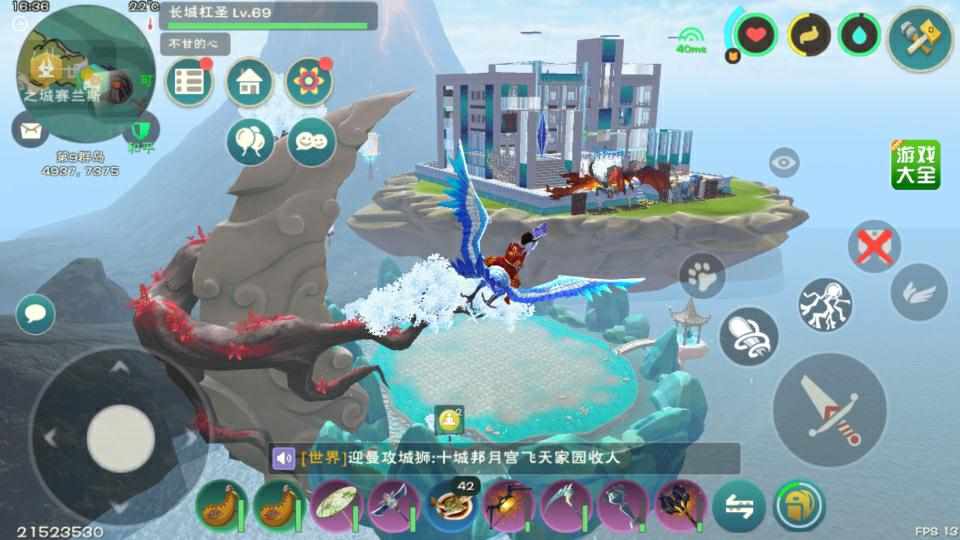Tap the paw print pet button

coord(702,277)
